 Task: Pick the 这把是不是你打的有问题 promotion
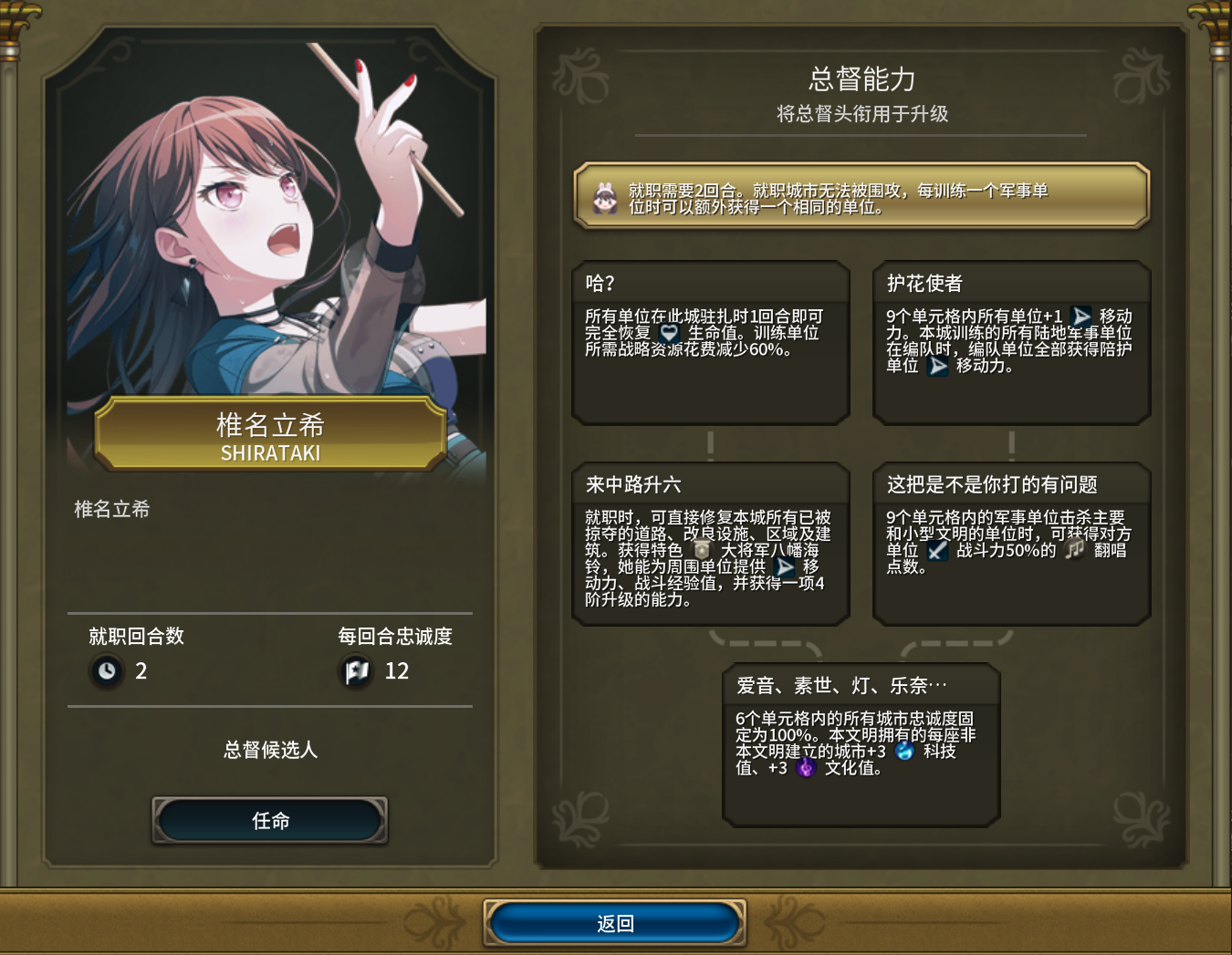click(1011, 545)
